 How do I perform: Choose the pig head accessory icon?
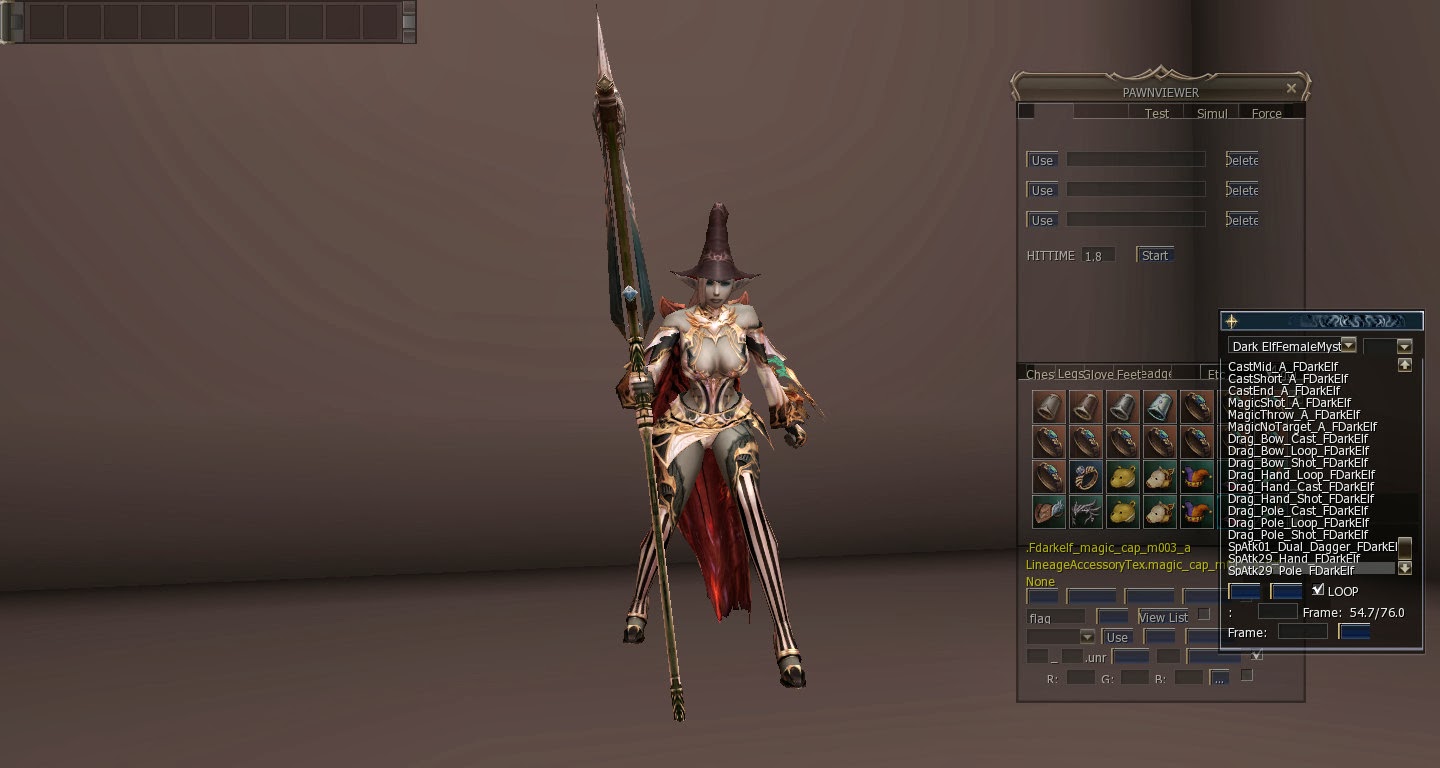1158,477
